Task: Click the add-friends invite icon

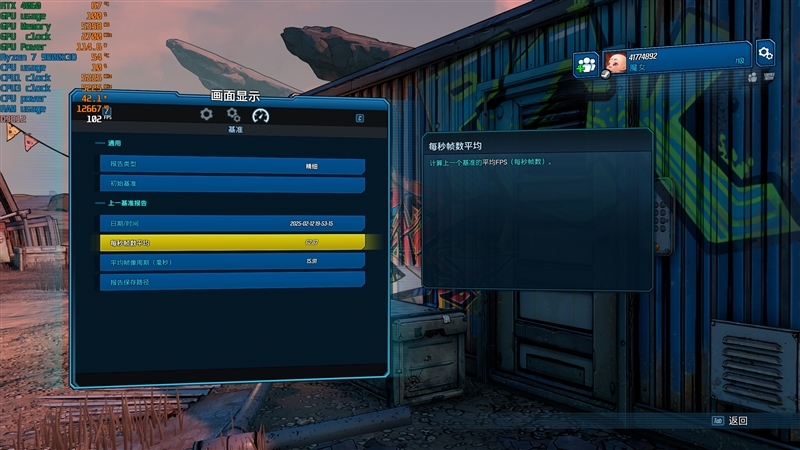Action: point(586,65)
